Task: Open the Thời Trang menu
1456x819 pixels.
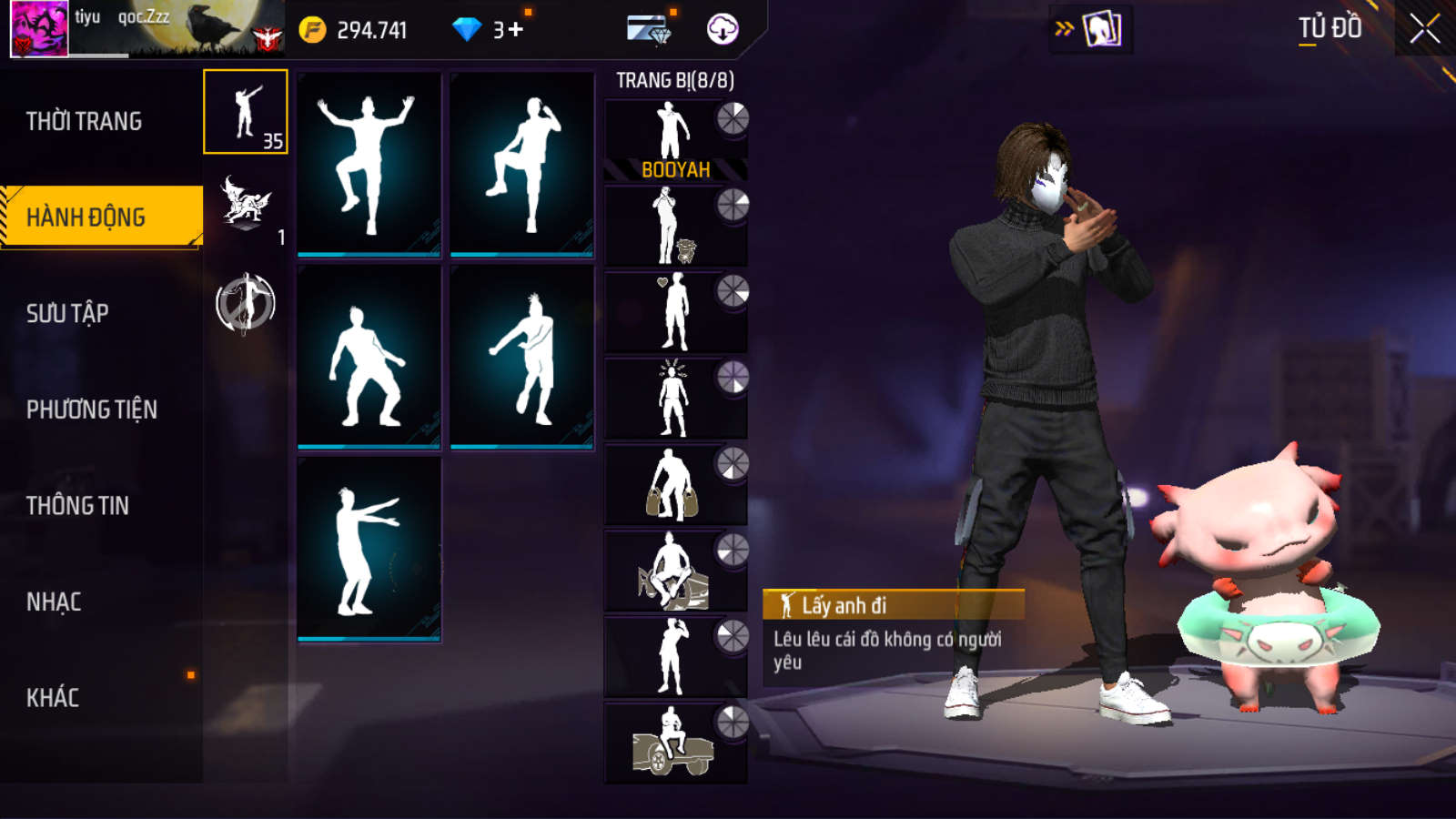Action: pyautogui.click(x=84, y=121)
